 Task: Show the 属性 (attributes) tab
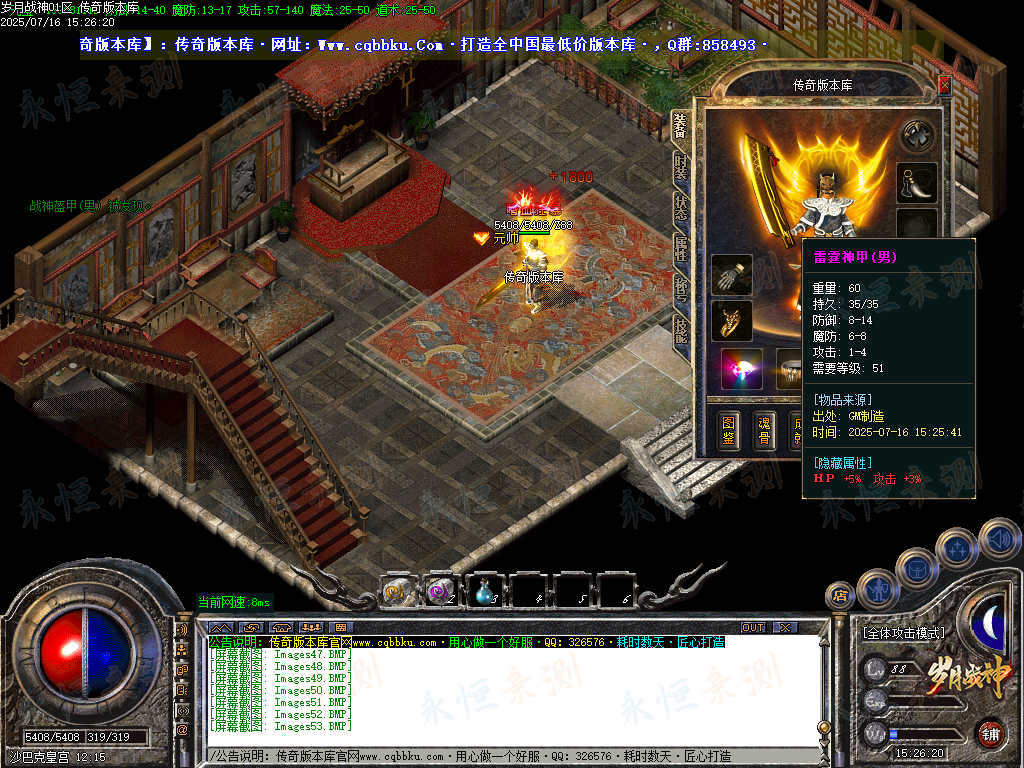[681, 249]
